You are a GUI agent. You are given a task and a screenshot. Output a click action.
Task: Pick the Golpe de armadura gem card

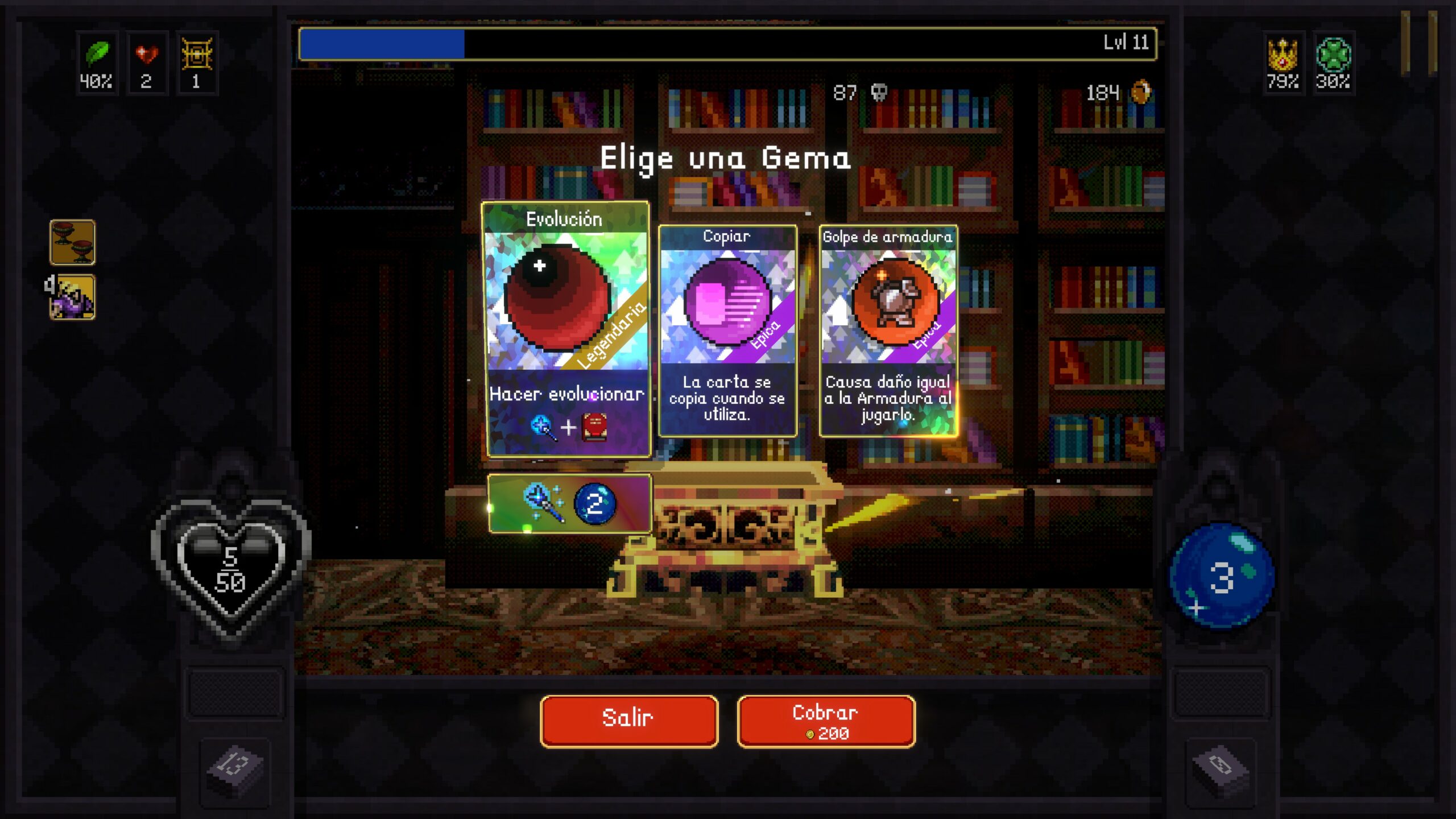click(x=888, y=331)
